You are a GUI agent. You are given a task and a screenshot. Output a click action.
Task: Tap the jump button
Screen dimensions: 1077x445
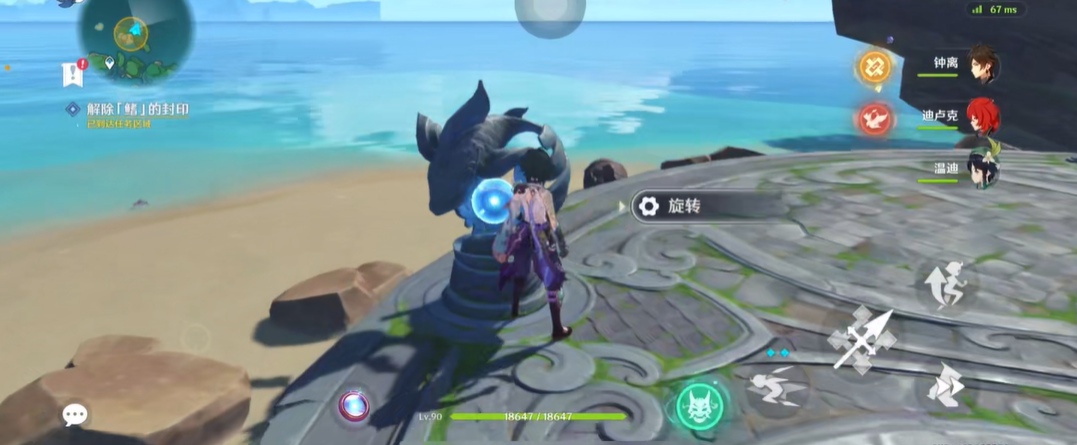click(x=945, y=286)
